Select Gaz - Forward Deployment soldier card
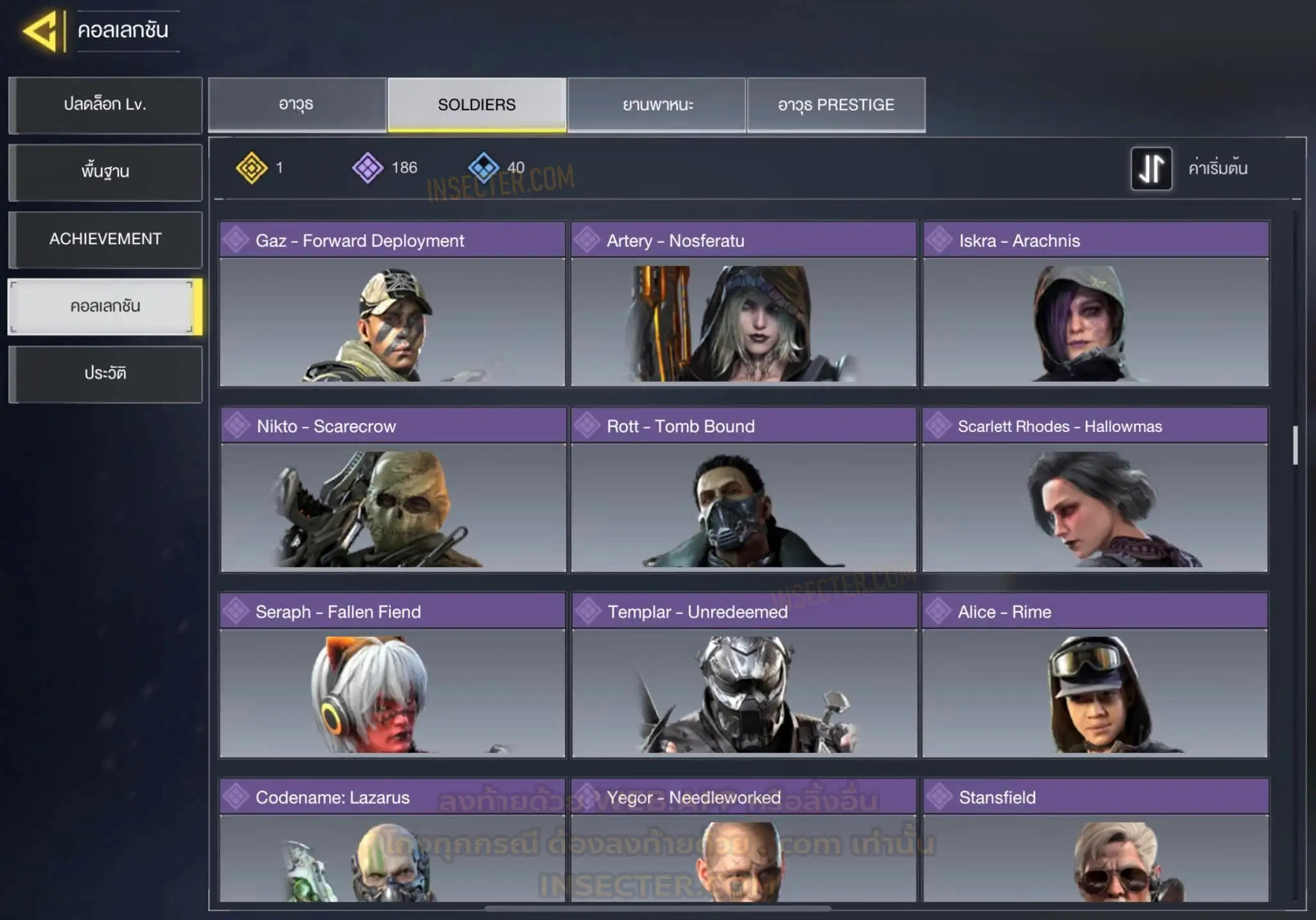This screenshot has height=920, width=1316. tap(392, 304)
